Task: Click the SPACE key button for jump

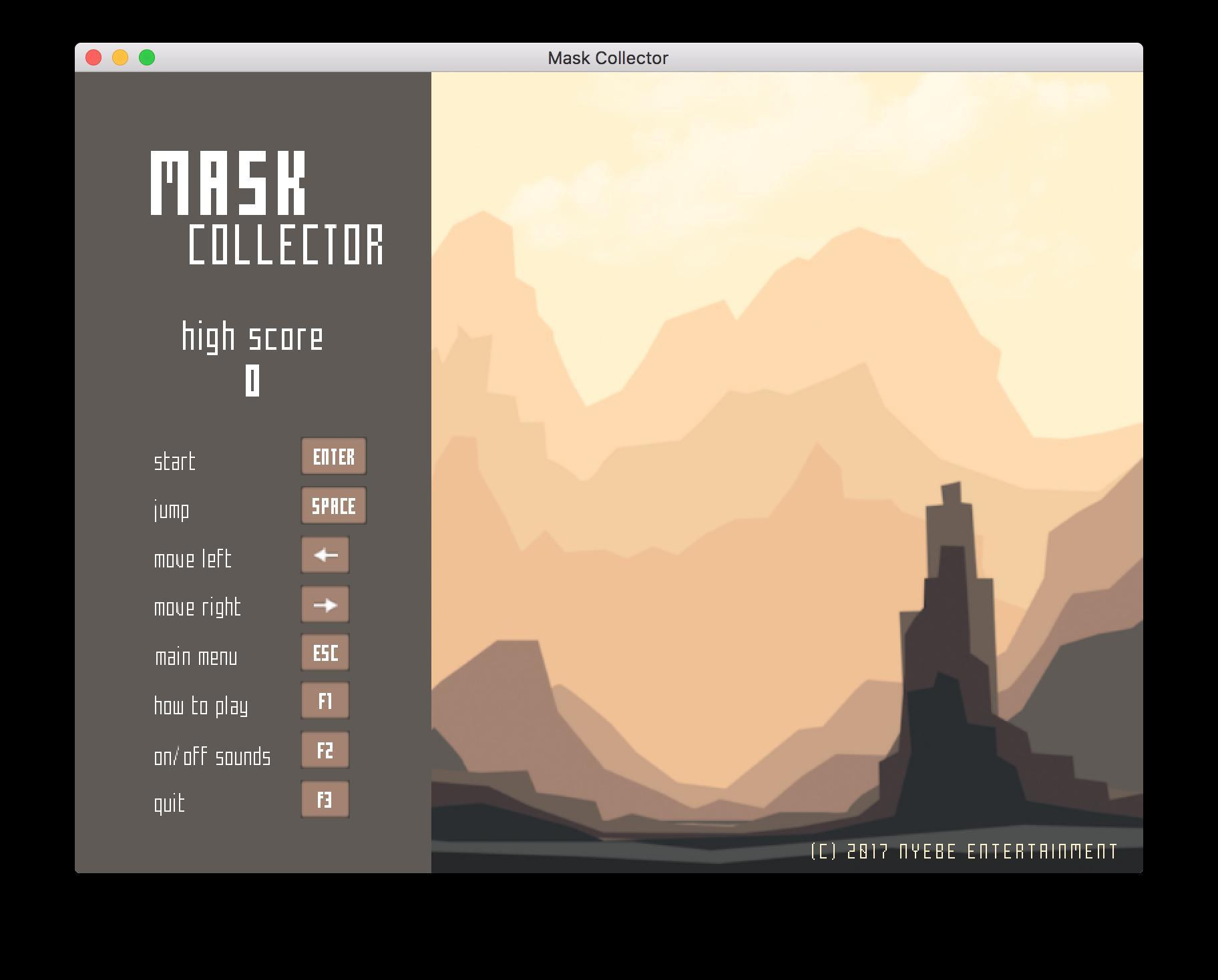Action: click(x=333, y=505)
